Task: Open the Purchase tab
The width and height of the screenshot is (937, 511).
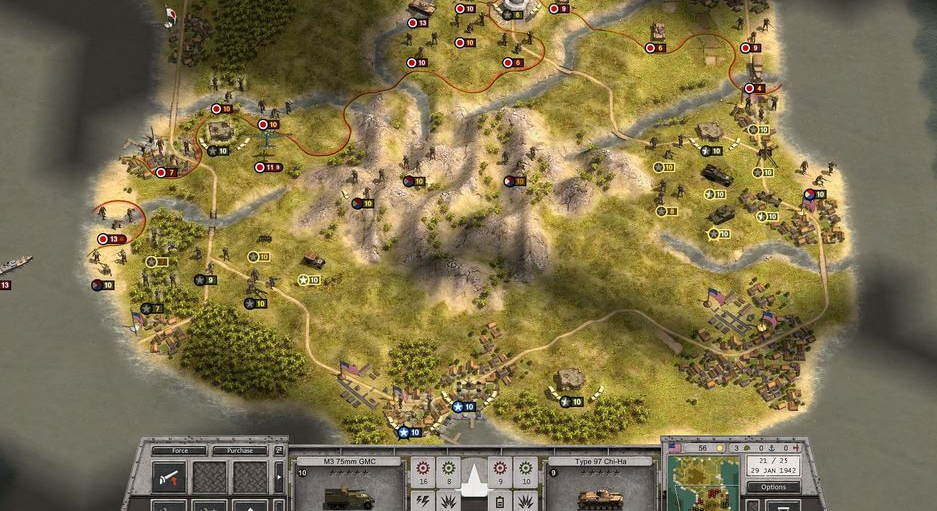Action: [x=240, y=451]
